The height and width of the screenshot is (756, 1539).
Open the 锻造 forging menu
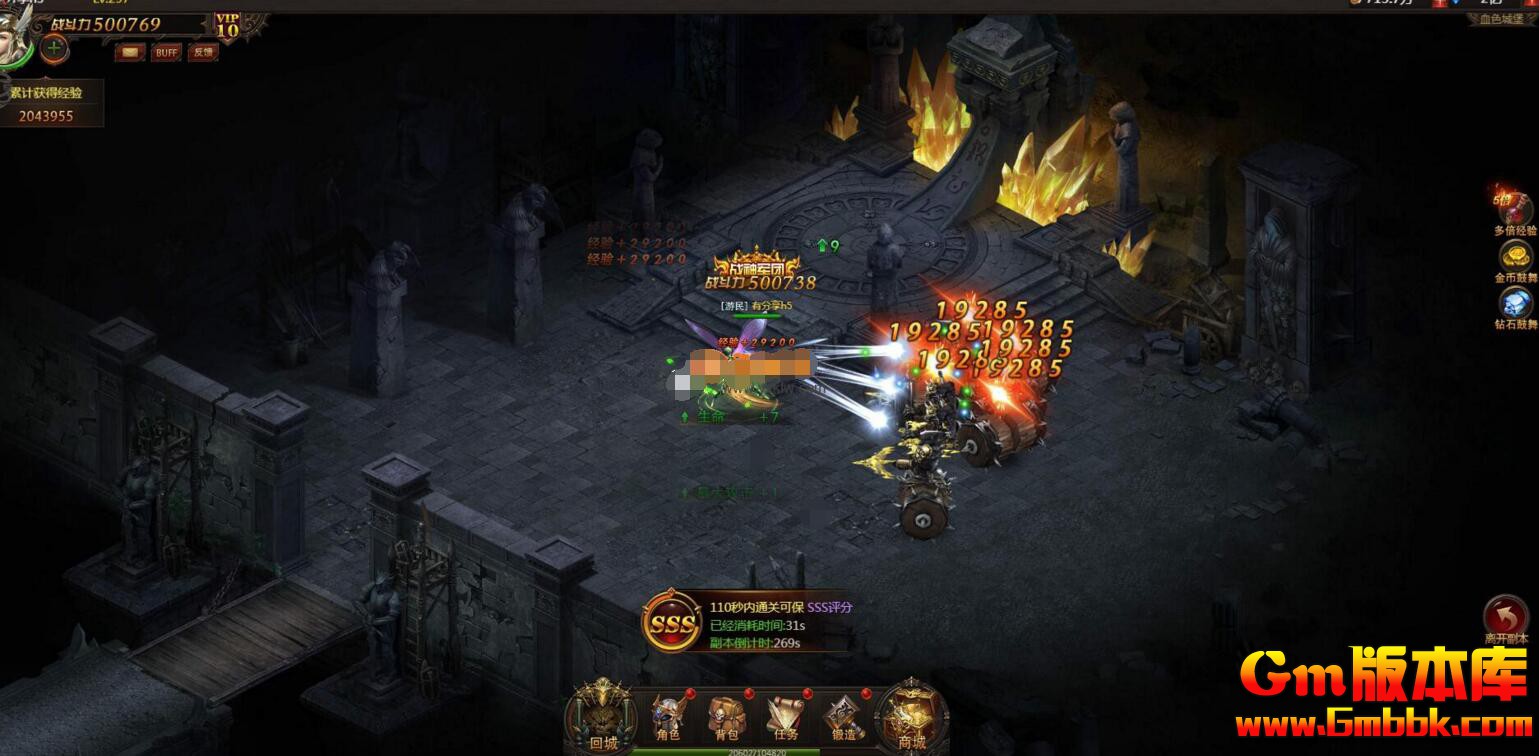(843, 716)
